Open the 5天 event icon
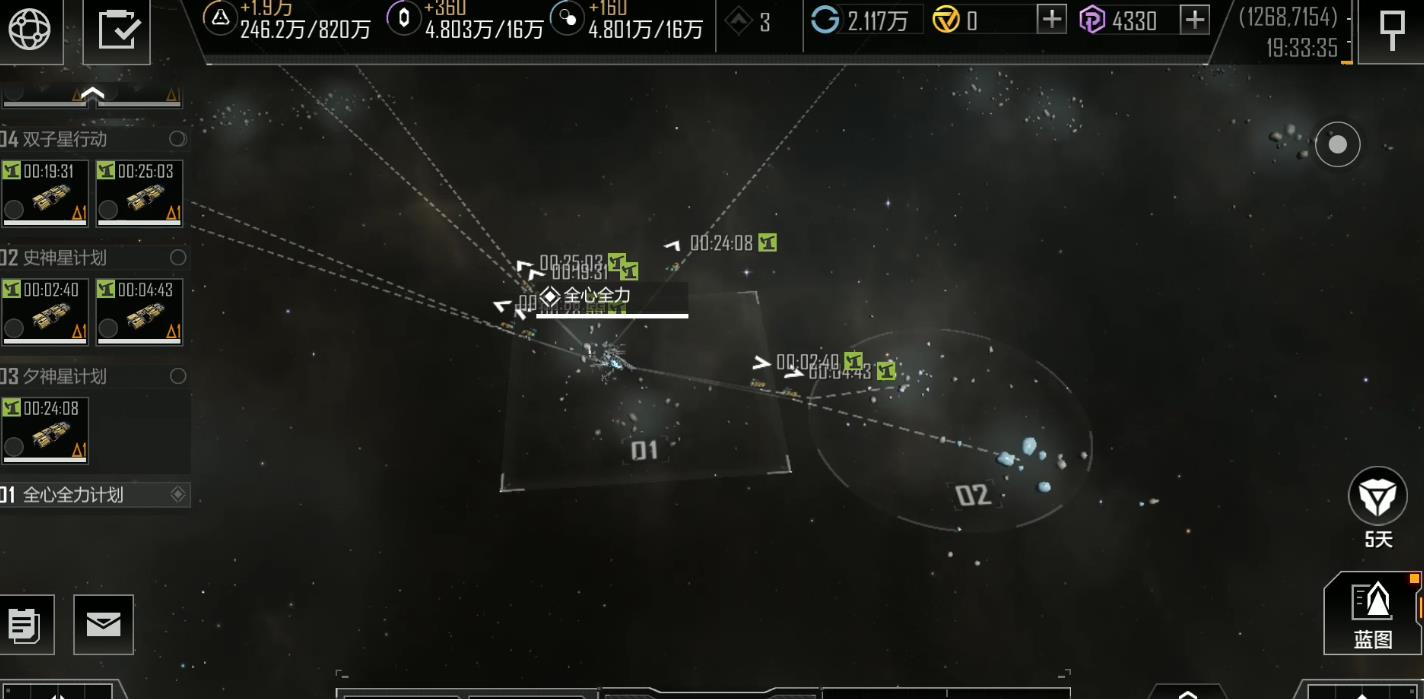The width and height of the screenshot is (1424, 699). [1378, 497]
